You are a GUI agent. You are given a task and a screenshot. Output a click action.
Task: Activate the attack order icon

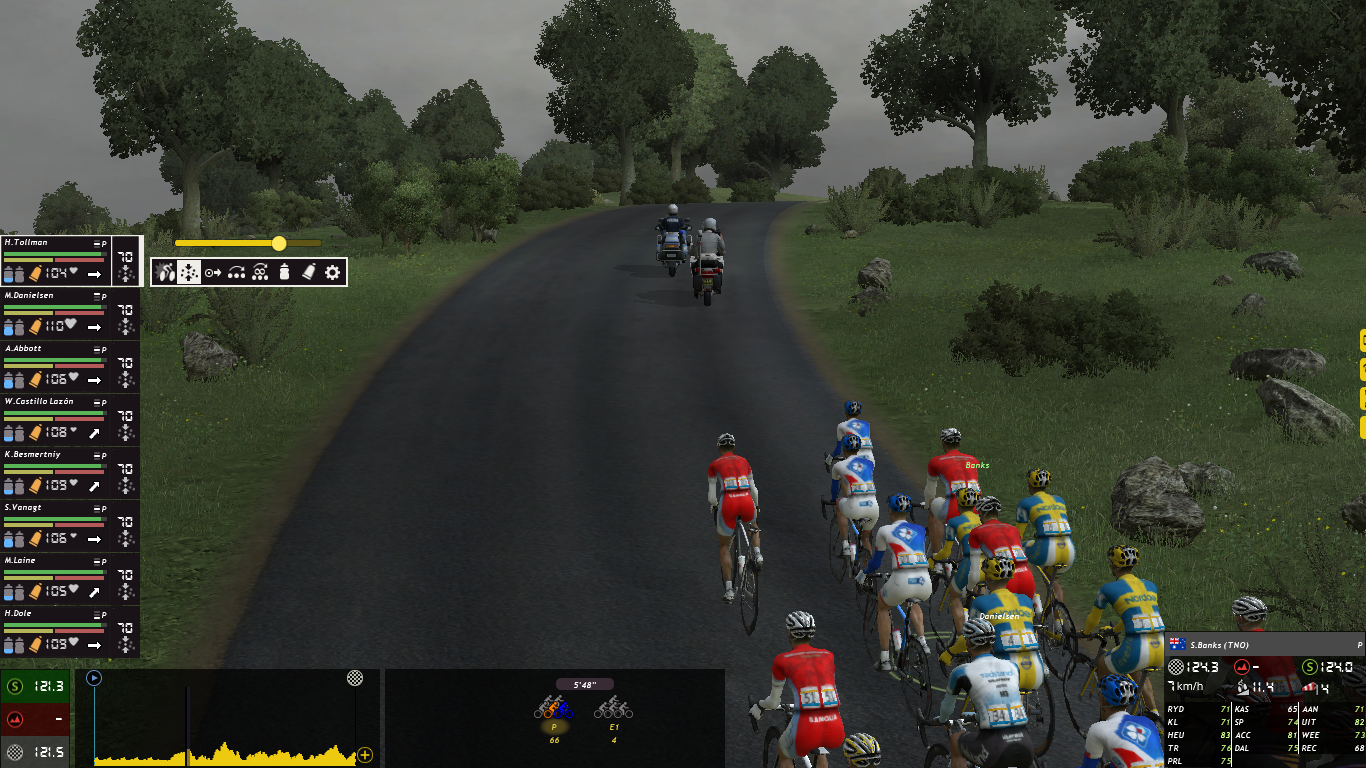tap(165, 272)
